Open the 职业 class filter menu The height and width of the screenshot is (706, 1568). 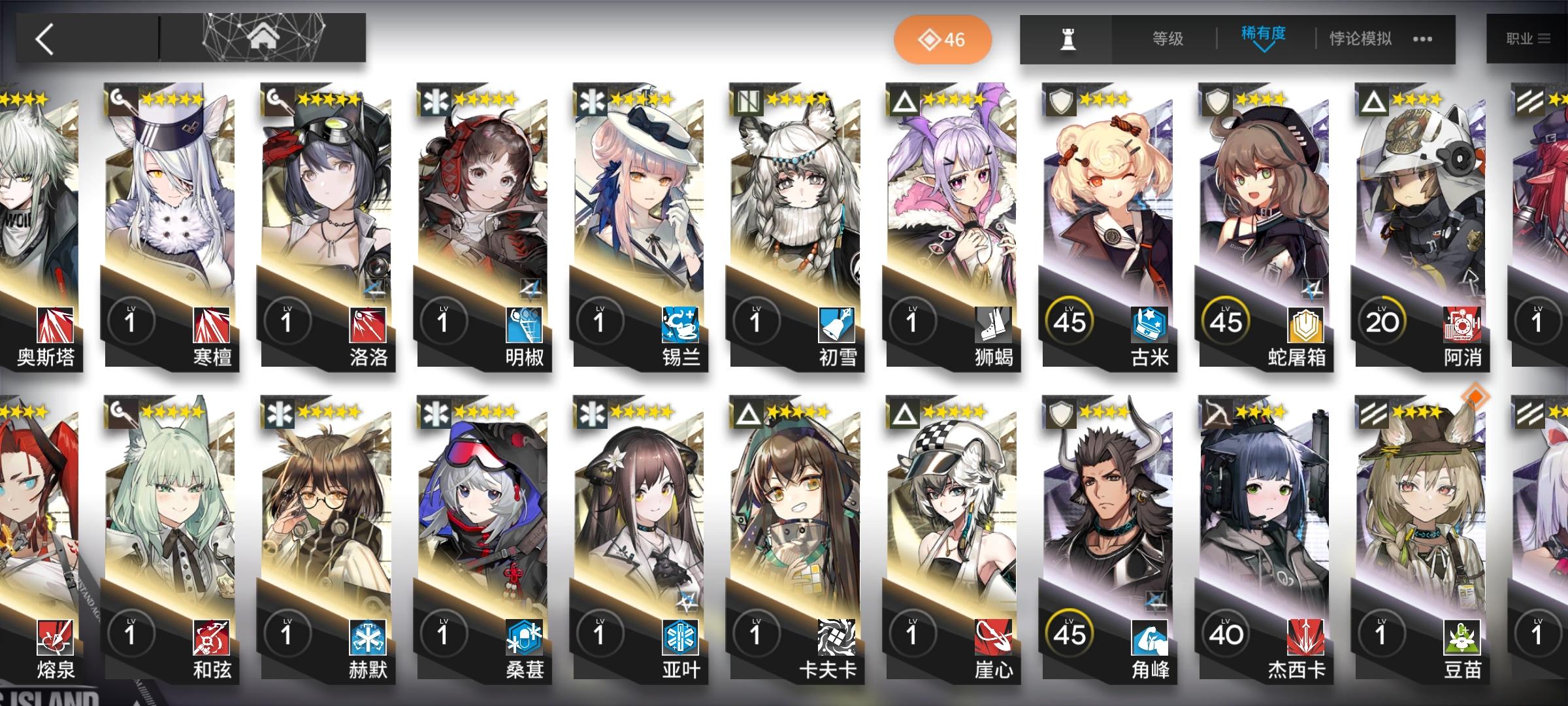tap(1529, 39)
